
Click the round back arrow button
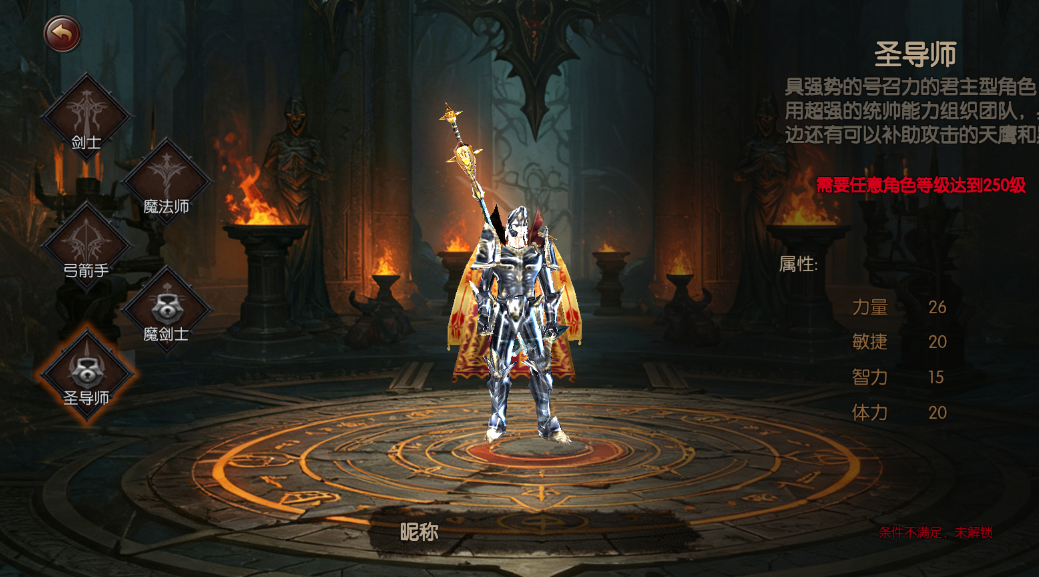pyautogui.click(x=62, y=34)
